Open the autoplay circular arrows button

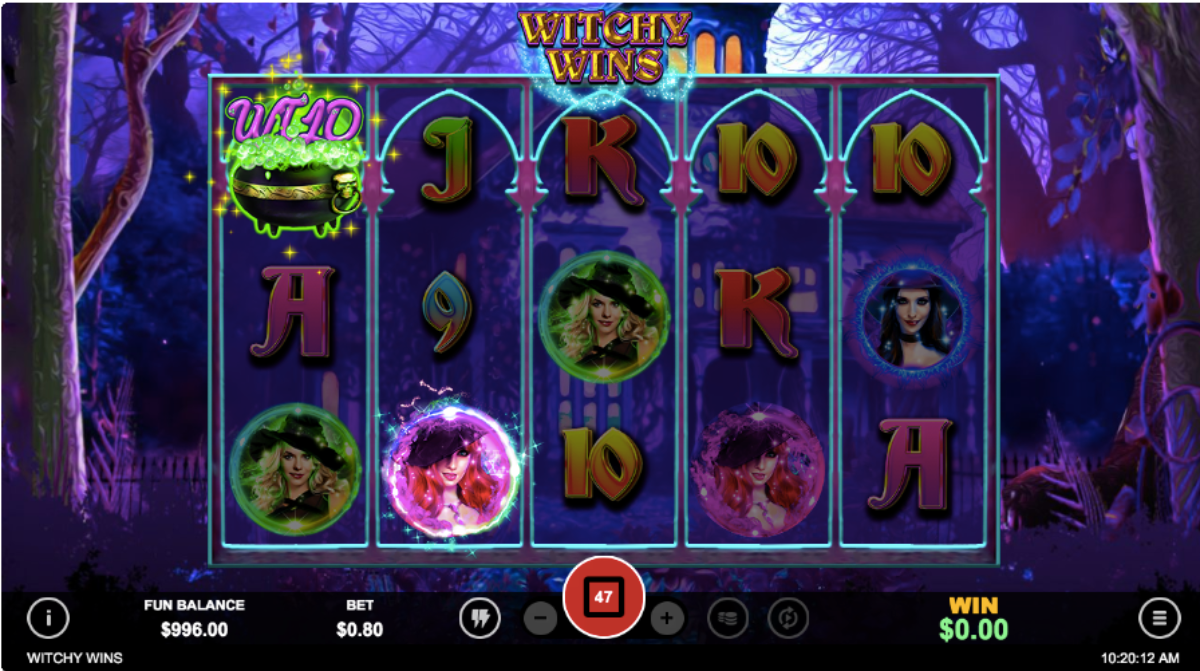pyautogui.click(x=788, y=619)
